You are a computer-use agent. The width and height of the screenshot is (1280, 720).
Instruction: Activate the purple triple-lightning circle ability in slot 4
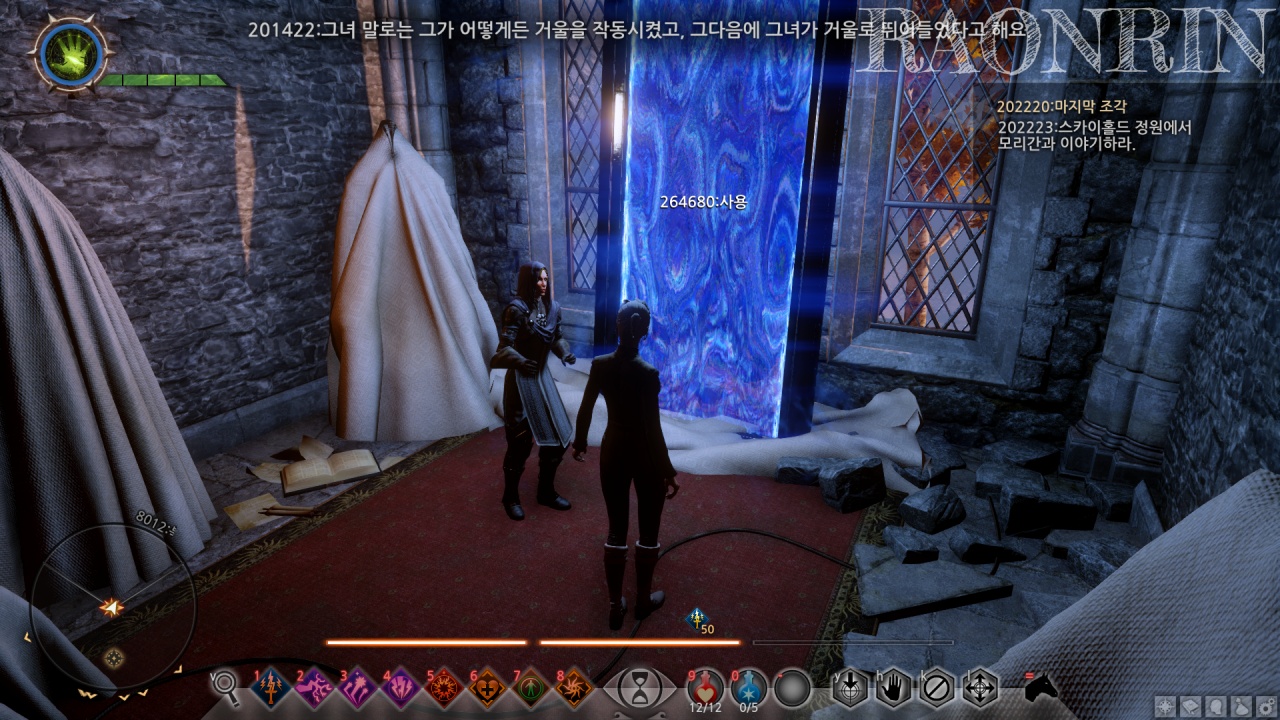(401, 688)
